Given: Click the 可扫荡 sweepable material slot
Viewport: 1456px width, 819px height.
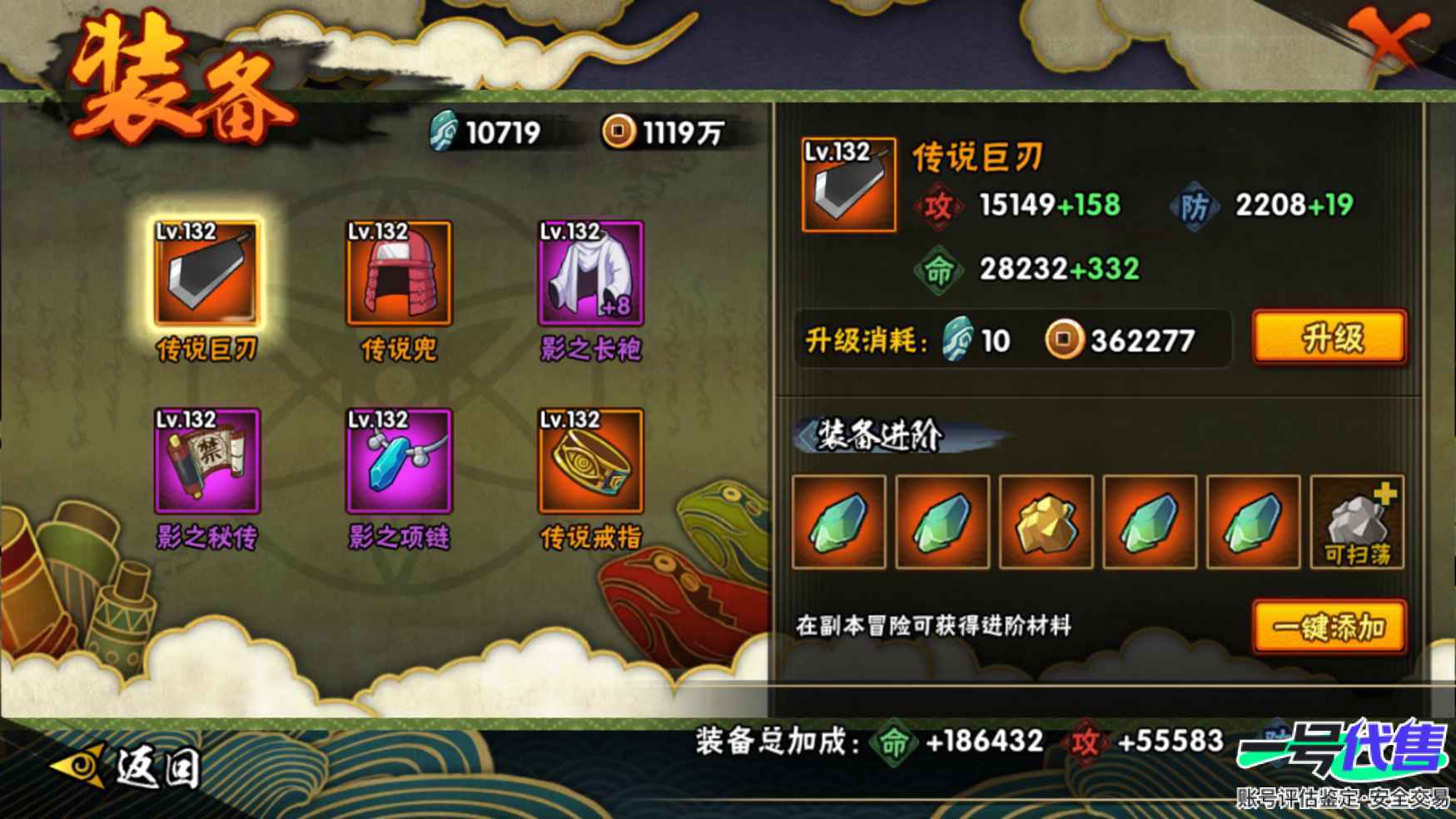Looking at the screenshot, I should tap(1356, 523).
